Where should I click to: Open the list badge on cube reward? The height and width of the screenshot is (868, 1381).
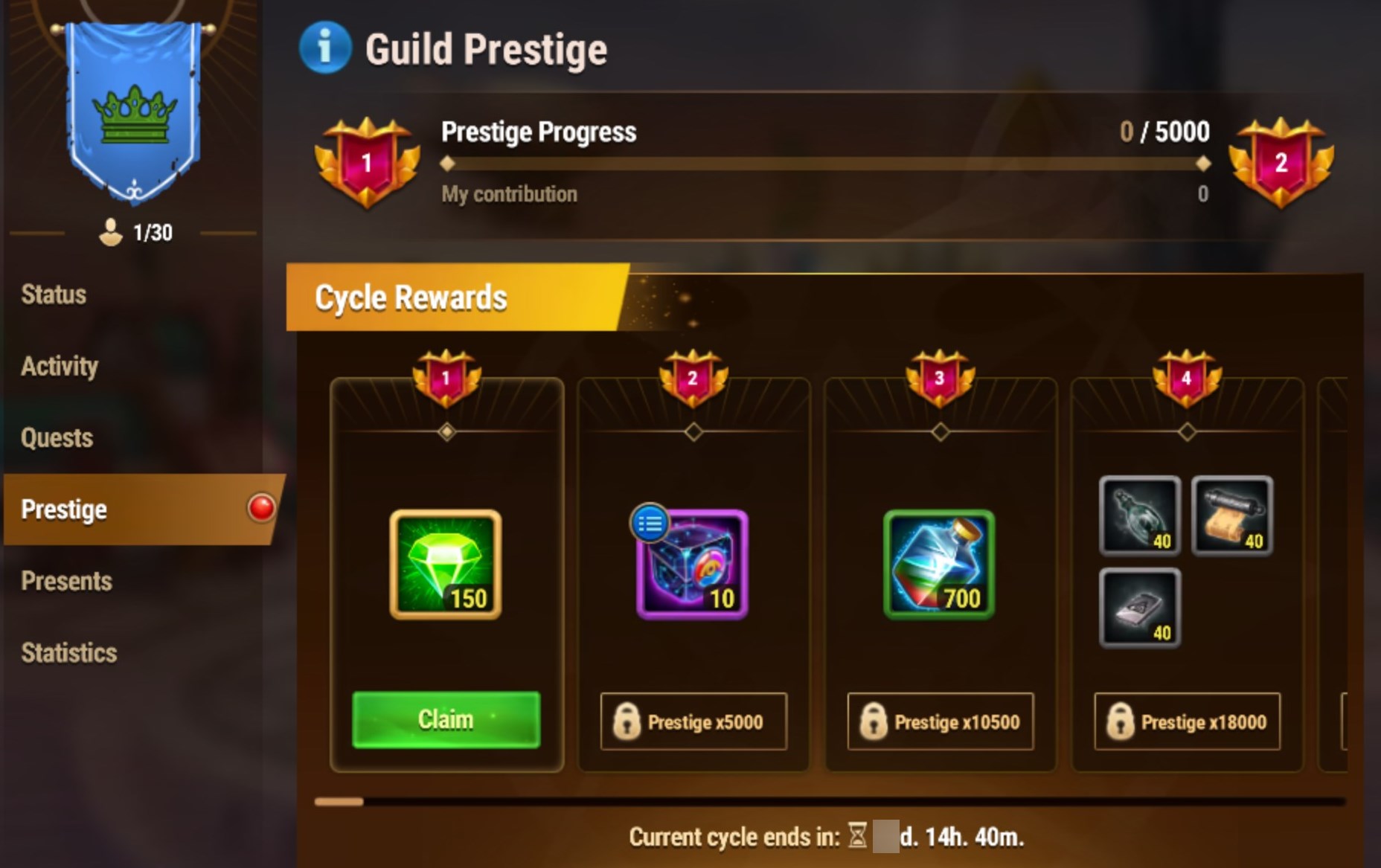(x=650, y=523)
